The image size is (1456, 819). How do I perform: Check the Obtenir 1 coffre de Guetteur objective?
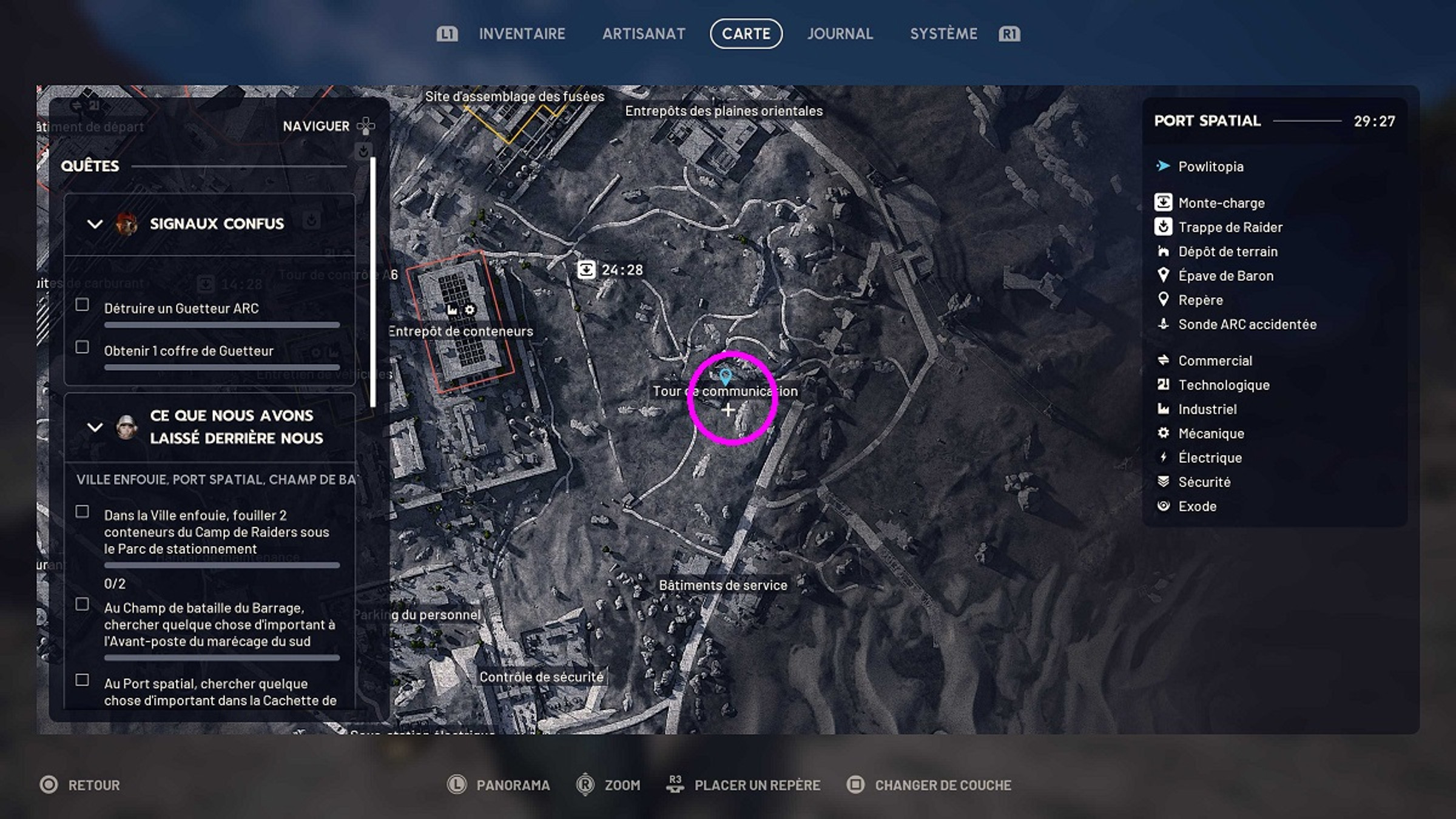[x=83, y=348]
